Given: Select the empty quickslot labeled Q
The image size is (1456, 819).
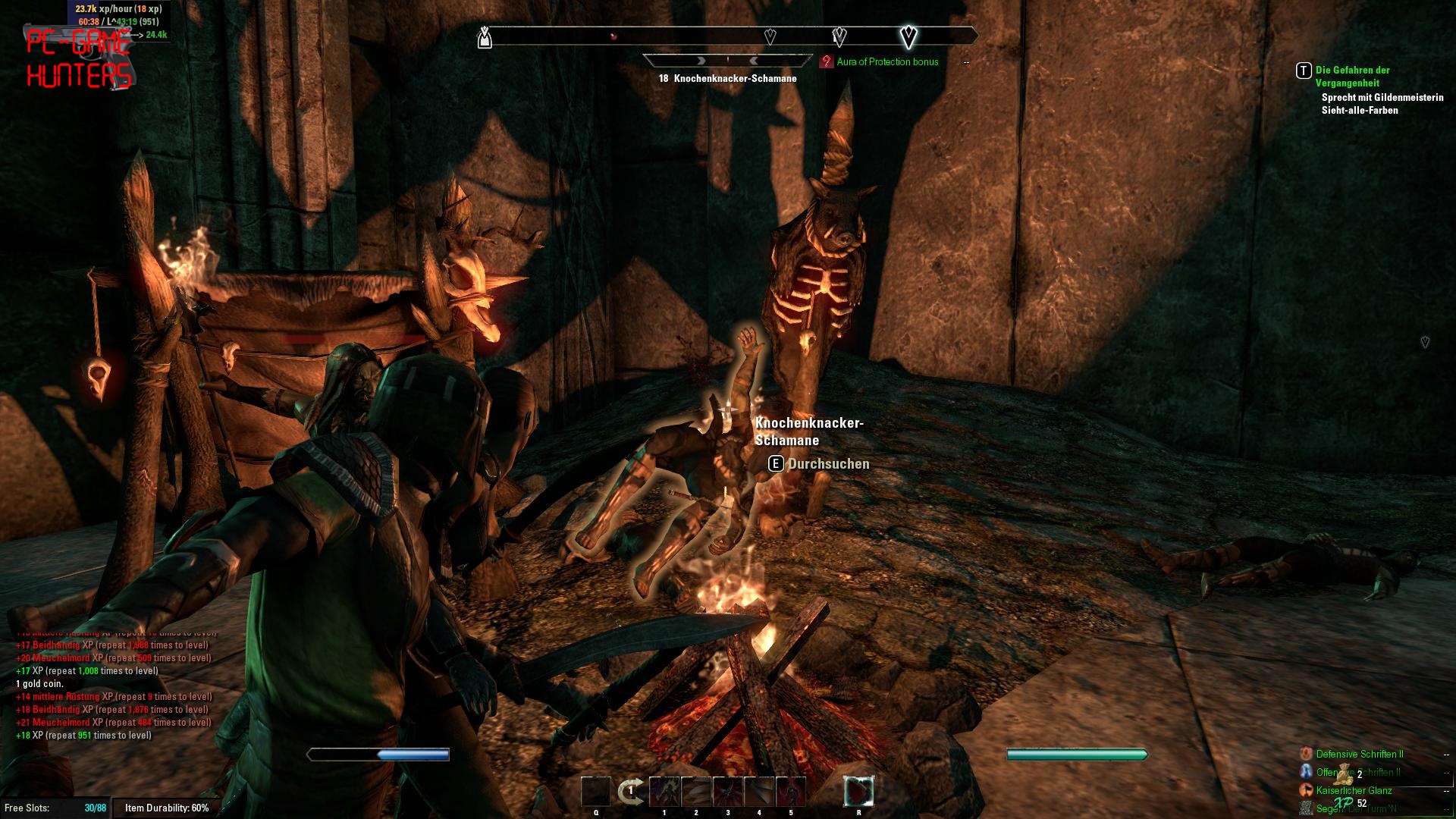Looking at the screenshot, I should [595, 792].
